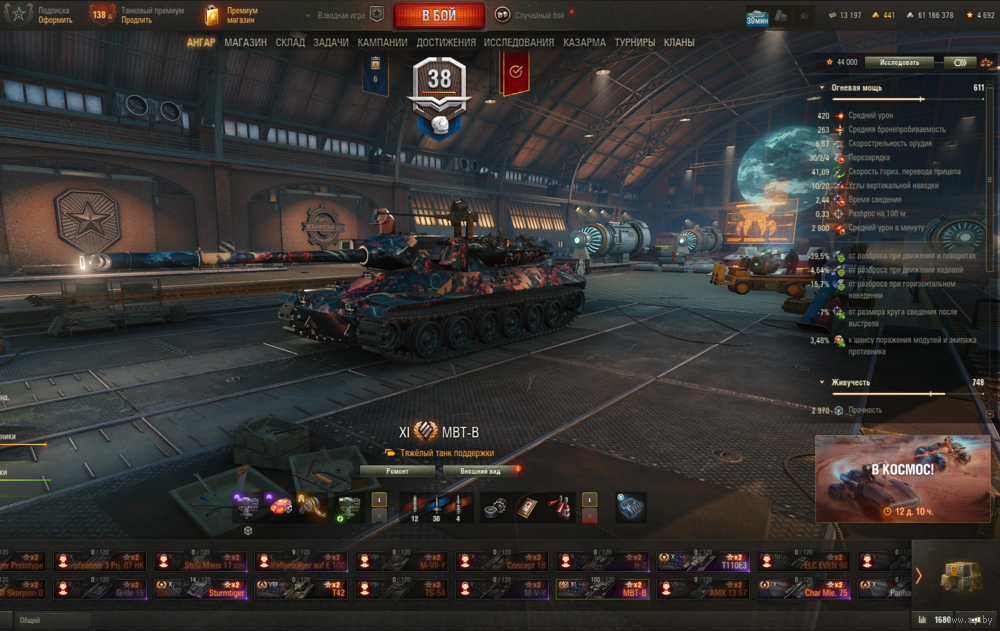Image resolution: width=1000 pixels, height=631 pixels.
Task: Start battle with the В БОЙ button
Action: coord(439,16)
